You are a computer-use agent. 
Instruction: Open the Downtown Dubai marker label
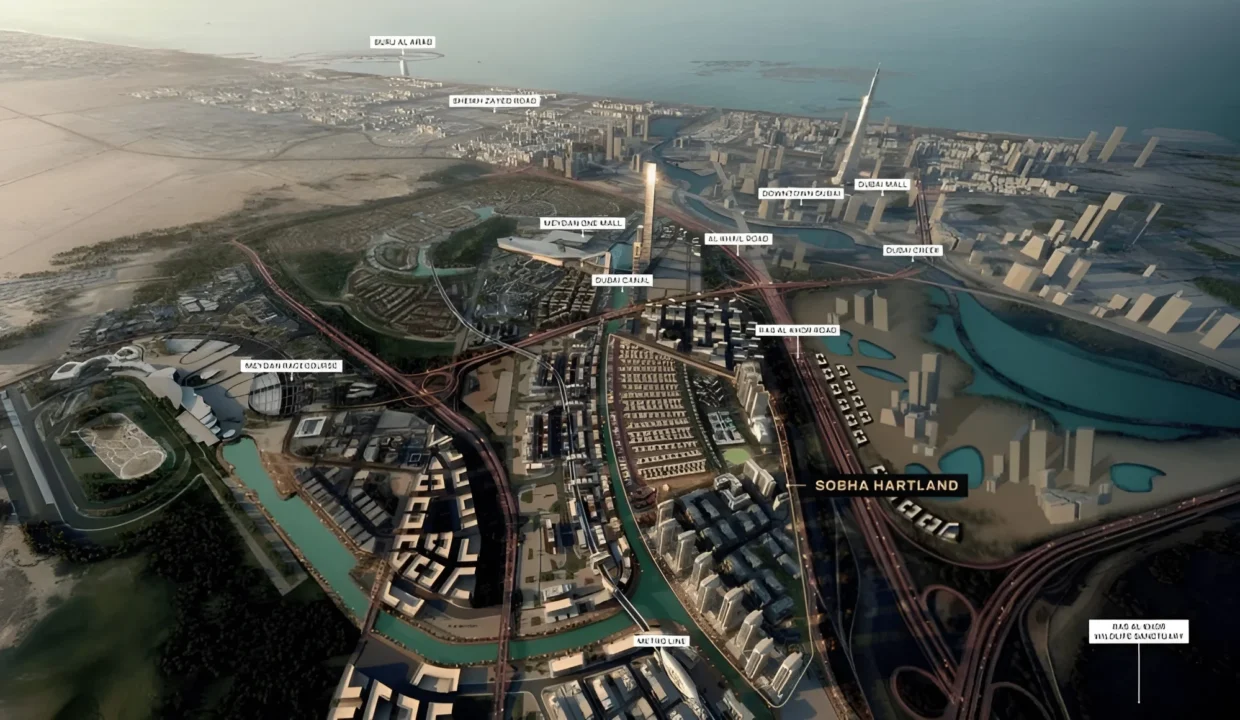coord(800,194)
